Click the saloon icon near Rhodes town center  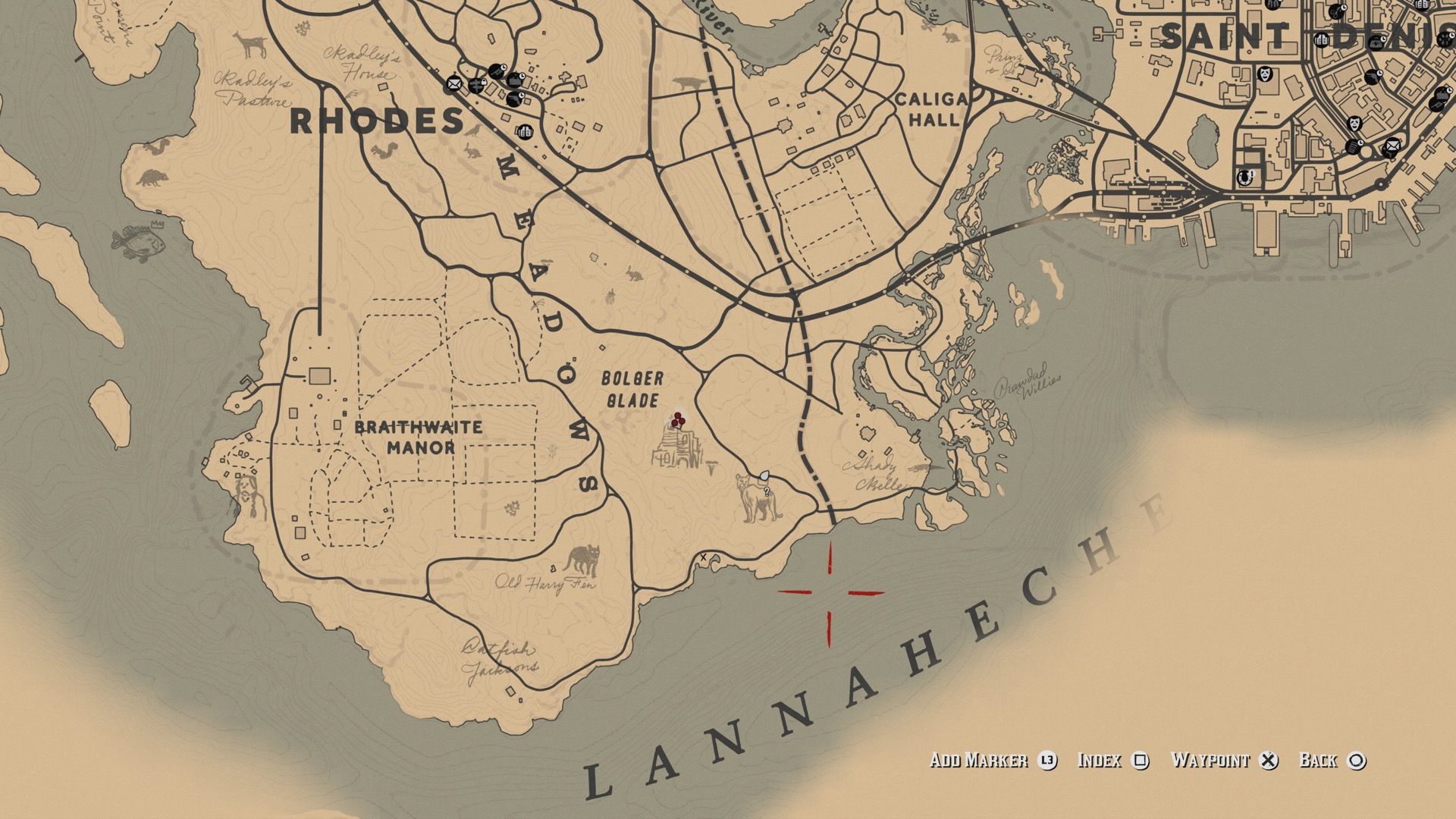coord(515,80)
